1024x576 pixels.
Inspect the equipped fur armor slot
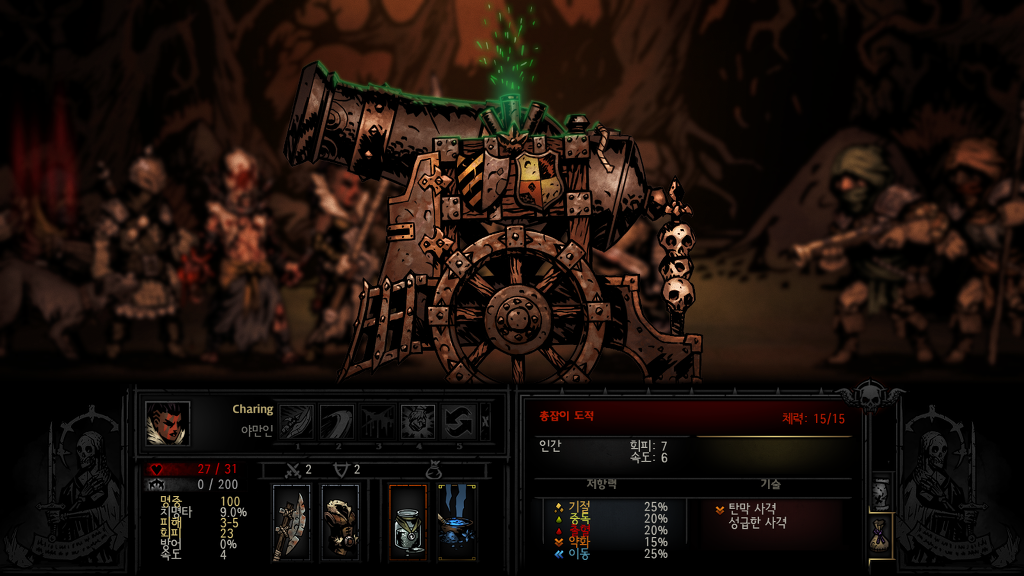341,521
